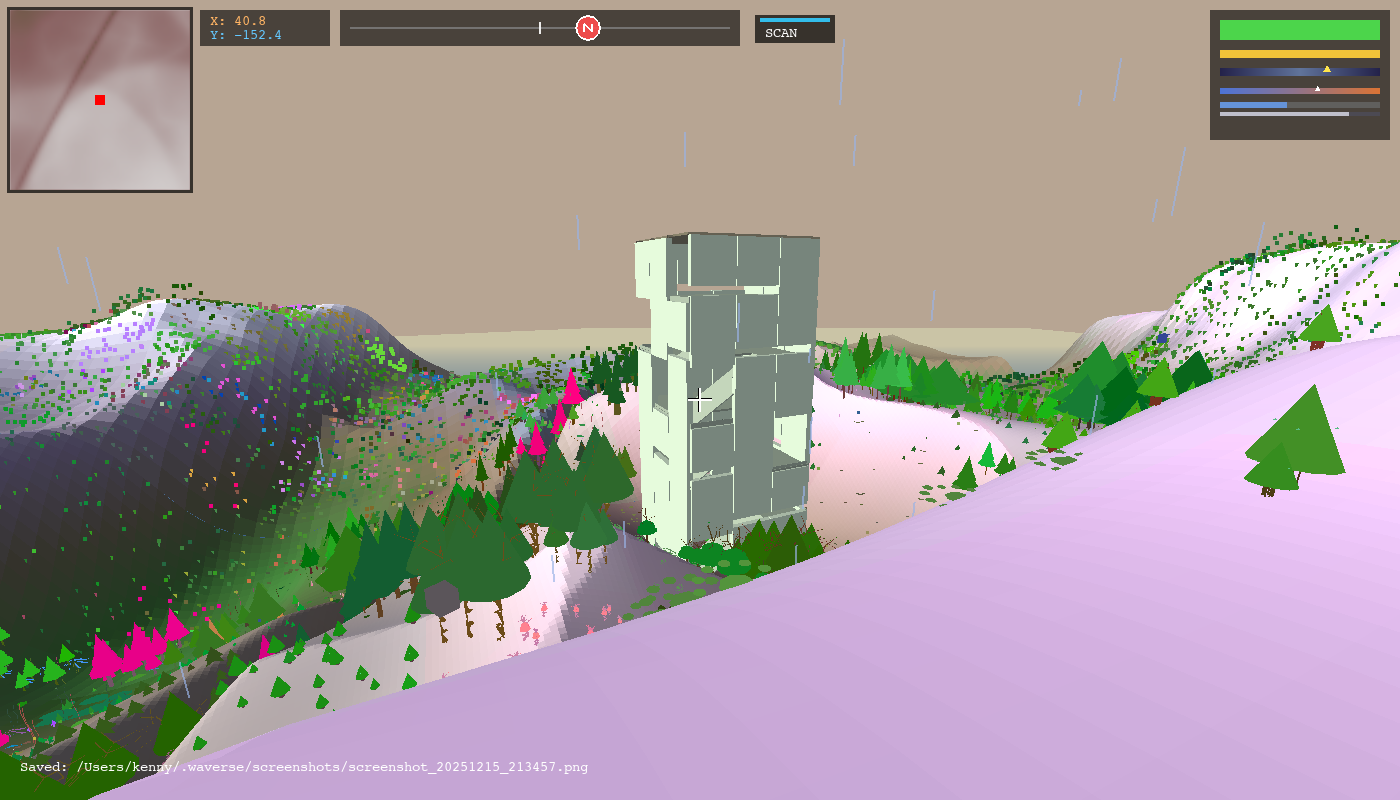Click the white tick on the compass bar
The height and width of the screenshot is (800, 1400).
[x=540, y=28]
